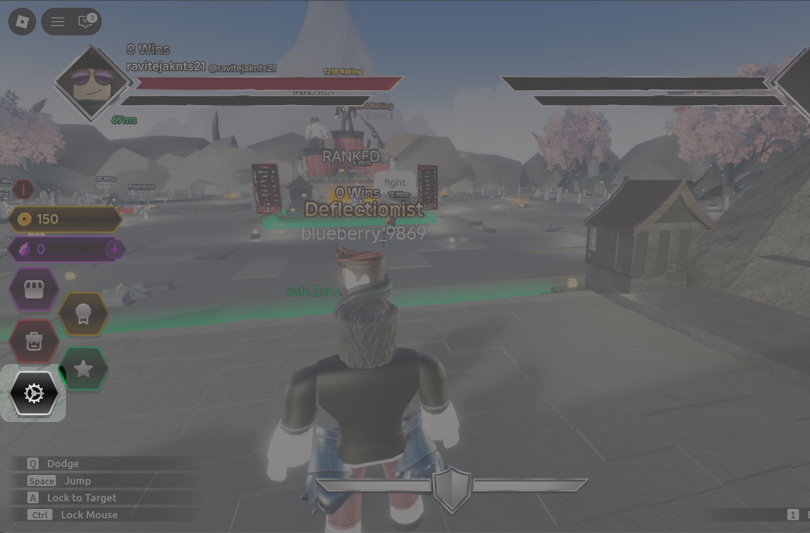Open the Roblox logo menu
This screenshot has height=533, width=810.
coord(22,21)
